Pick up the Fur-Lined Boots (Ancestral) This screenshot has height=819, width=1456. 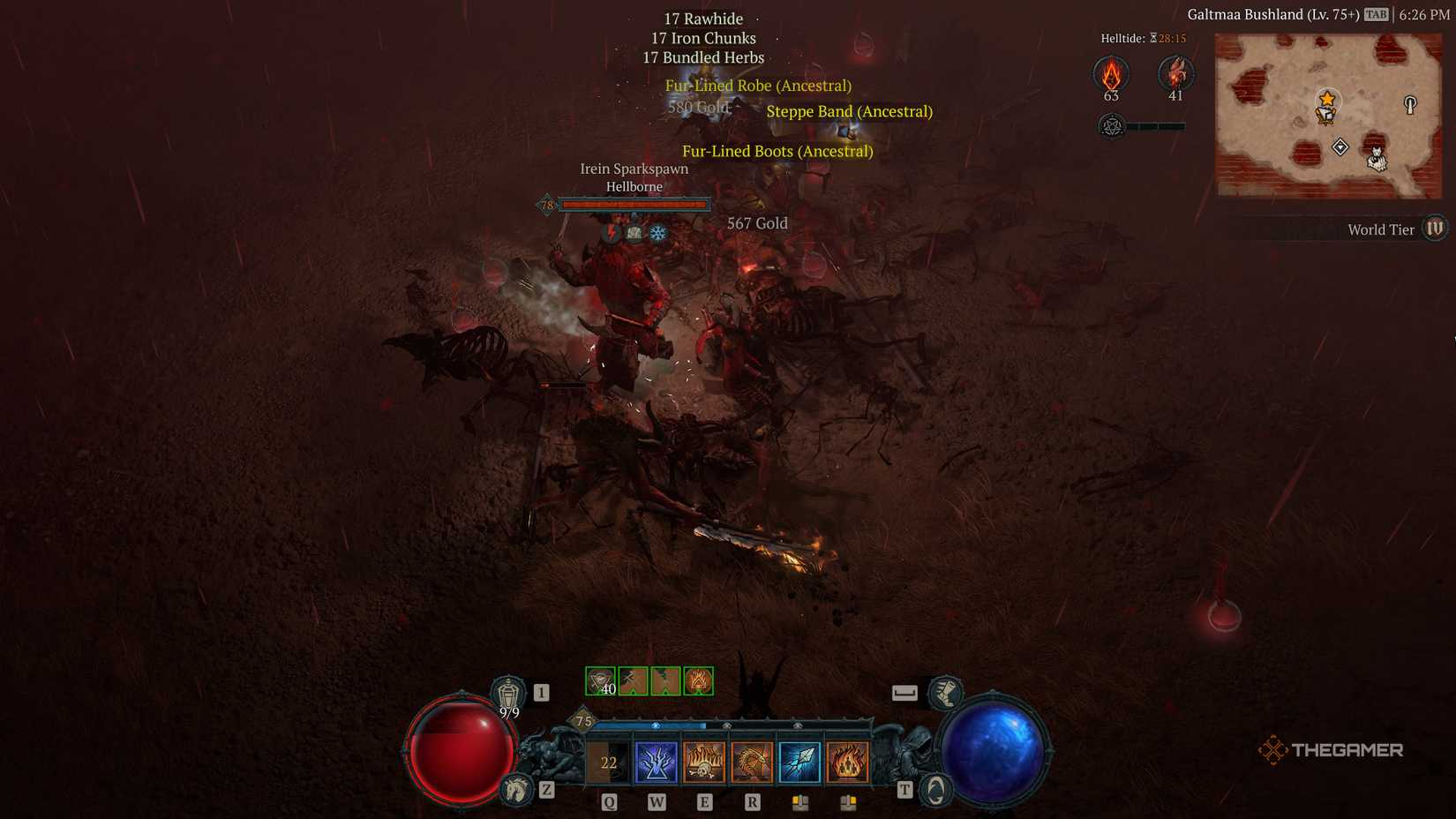coord(777,151)
